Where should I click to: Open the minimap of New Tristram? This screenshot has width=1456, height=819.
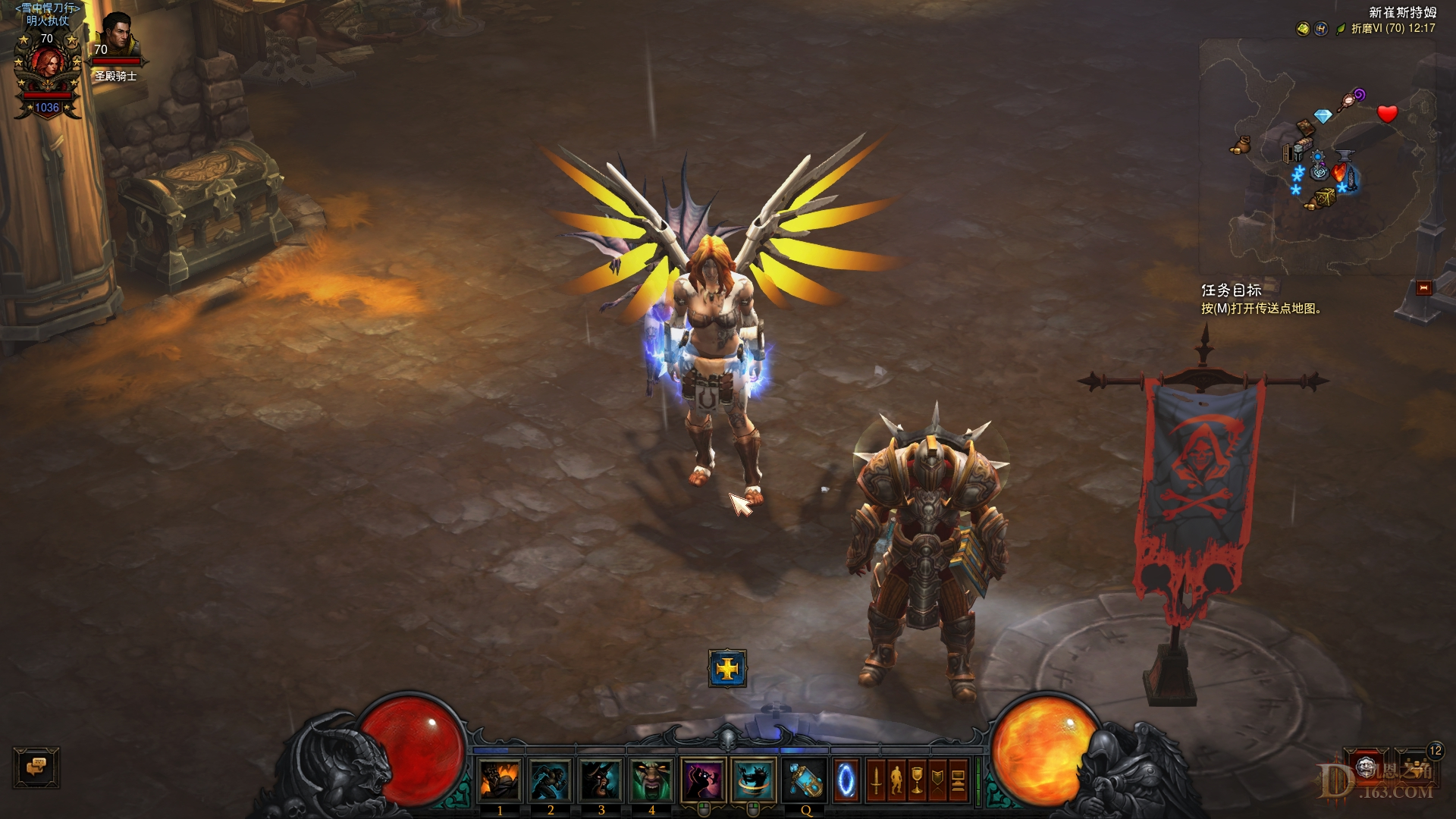pos(1317,155)
